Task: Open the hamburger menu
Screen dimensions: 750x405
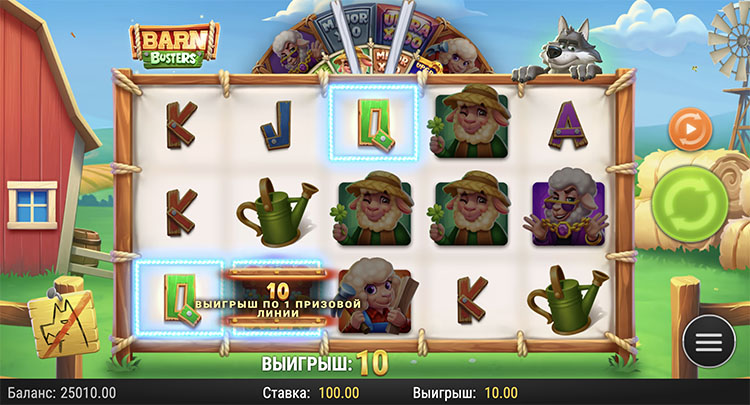Action: tap(708, 341)
